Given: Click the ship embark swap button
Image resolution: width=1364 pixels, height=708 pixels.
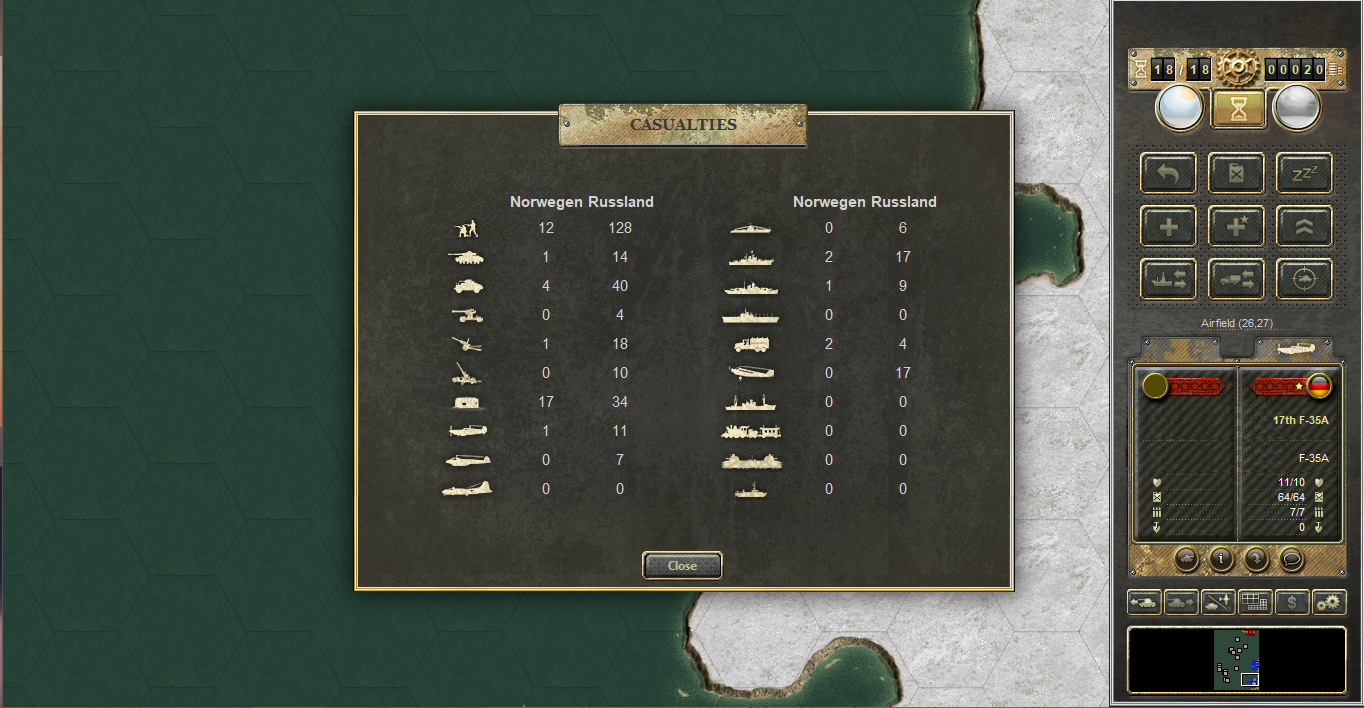Looking at the screenshot, I should [1168, 280].
